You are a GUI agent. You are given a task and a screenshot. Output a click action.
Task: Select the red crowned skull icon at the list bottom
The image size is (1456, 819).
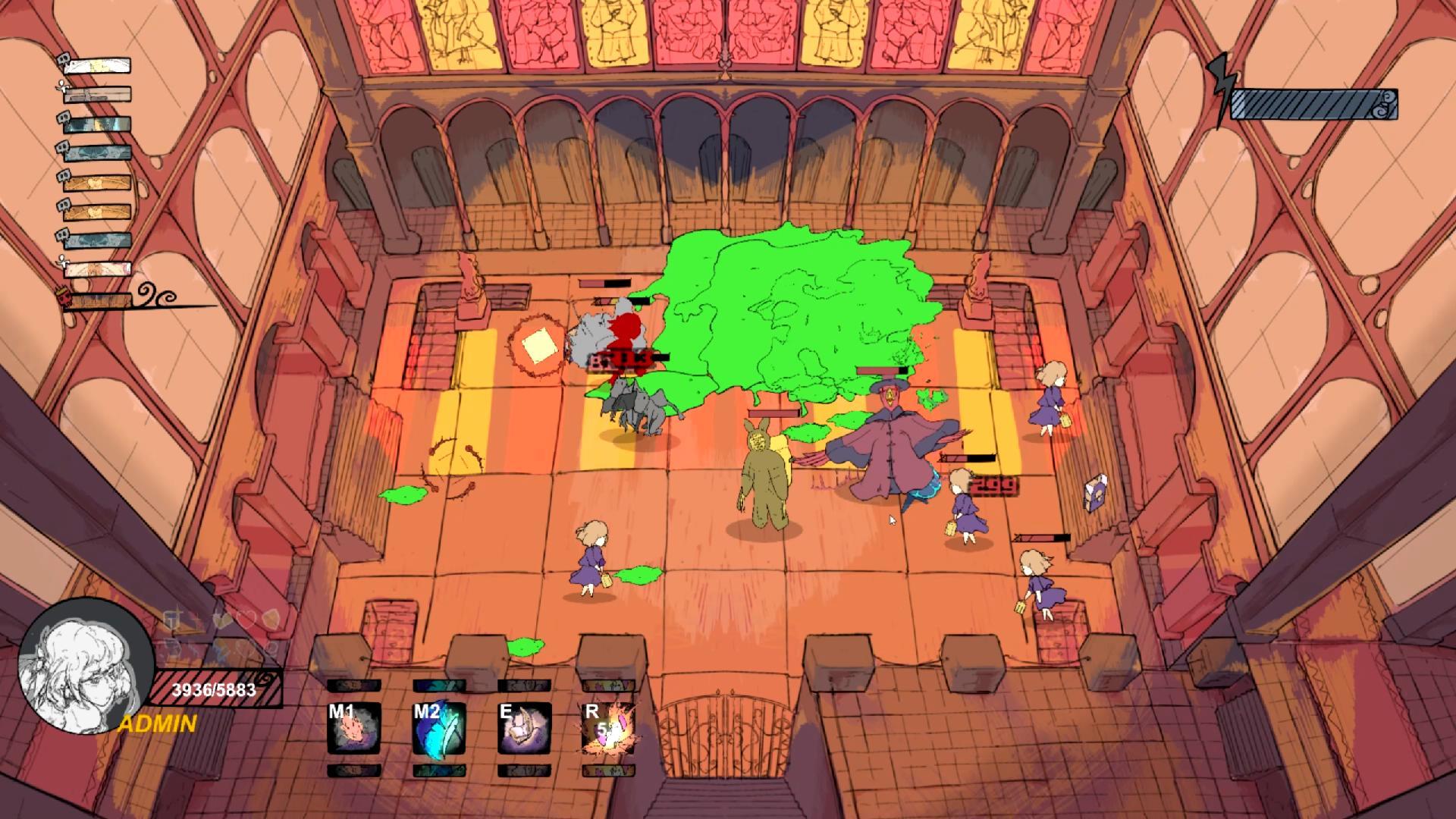(61, 296)
